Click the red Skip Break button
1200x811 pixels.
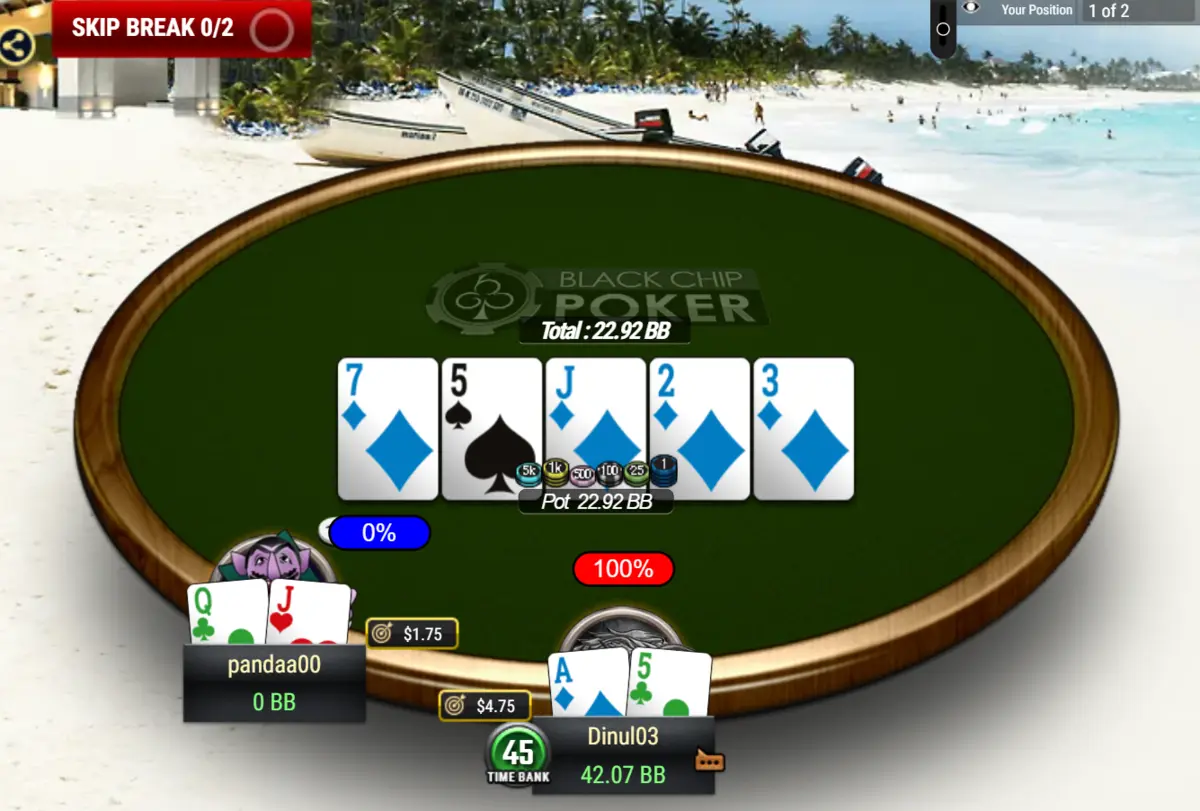(x=181, y=28)
